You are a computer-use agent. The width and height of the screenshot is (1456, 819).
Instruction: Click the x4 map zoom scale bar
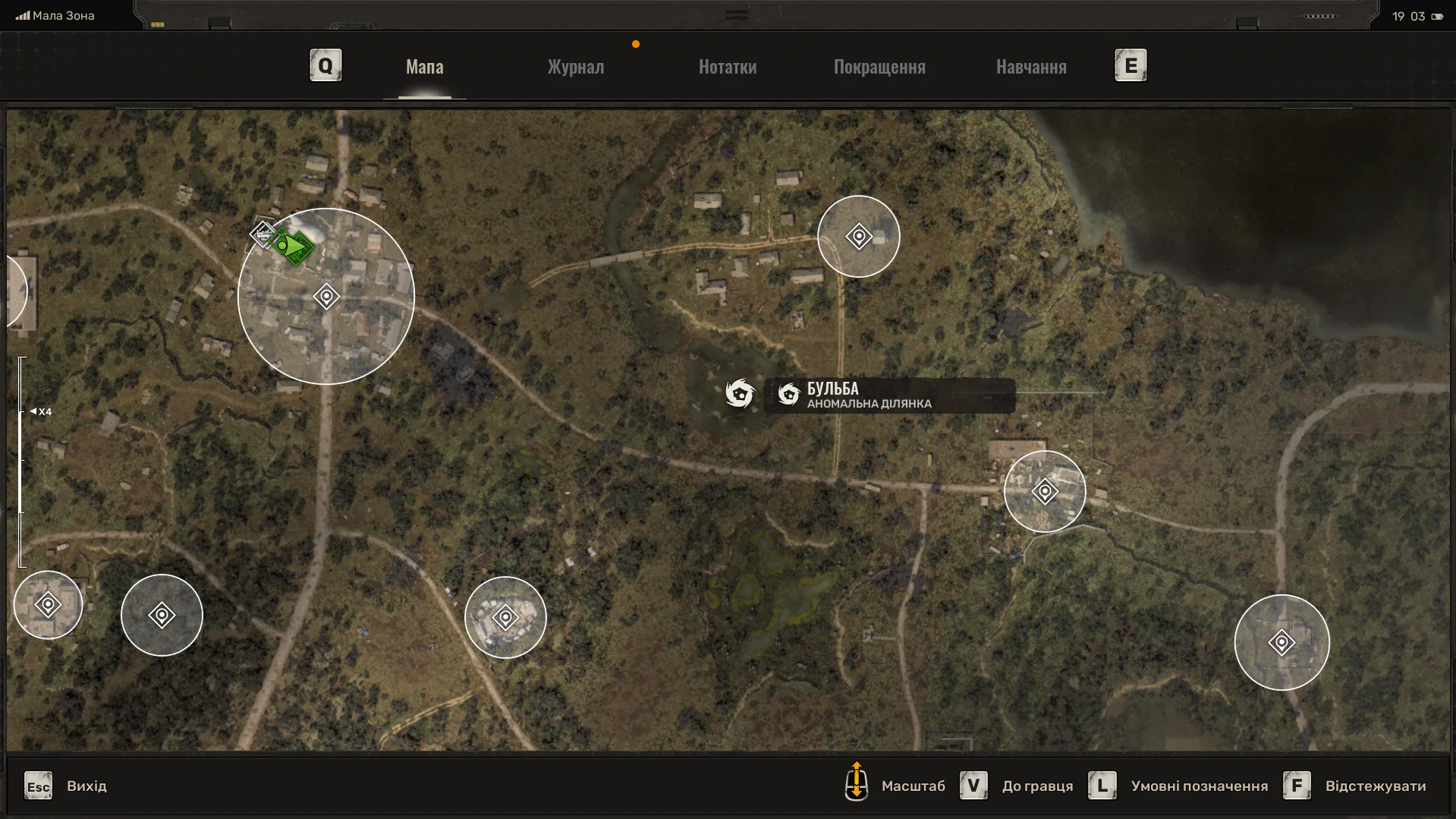(21, 461)
